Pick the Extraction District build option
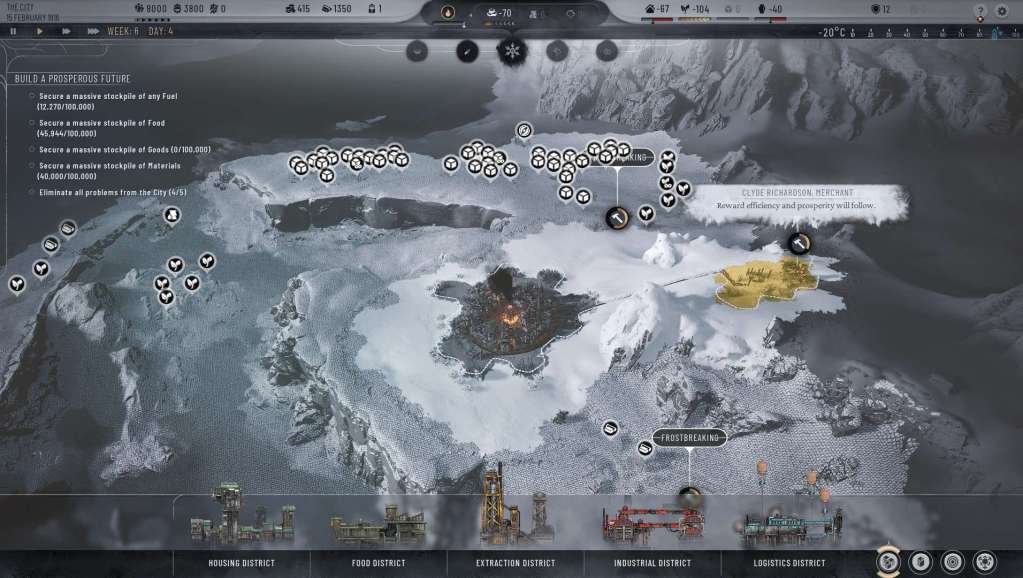The height and width of the screenshot is (578, 1023). tap(515, 562)
